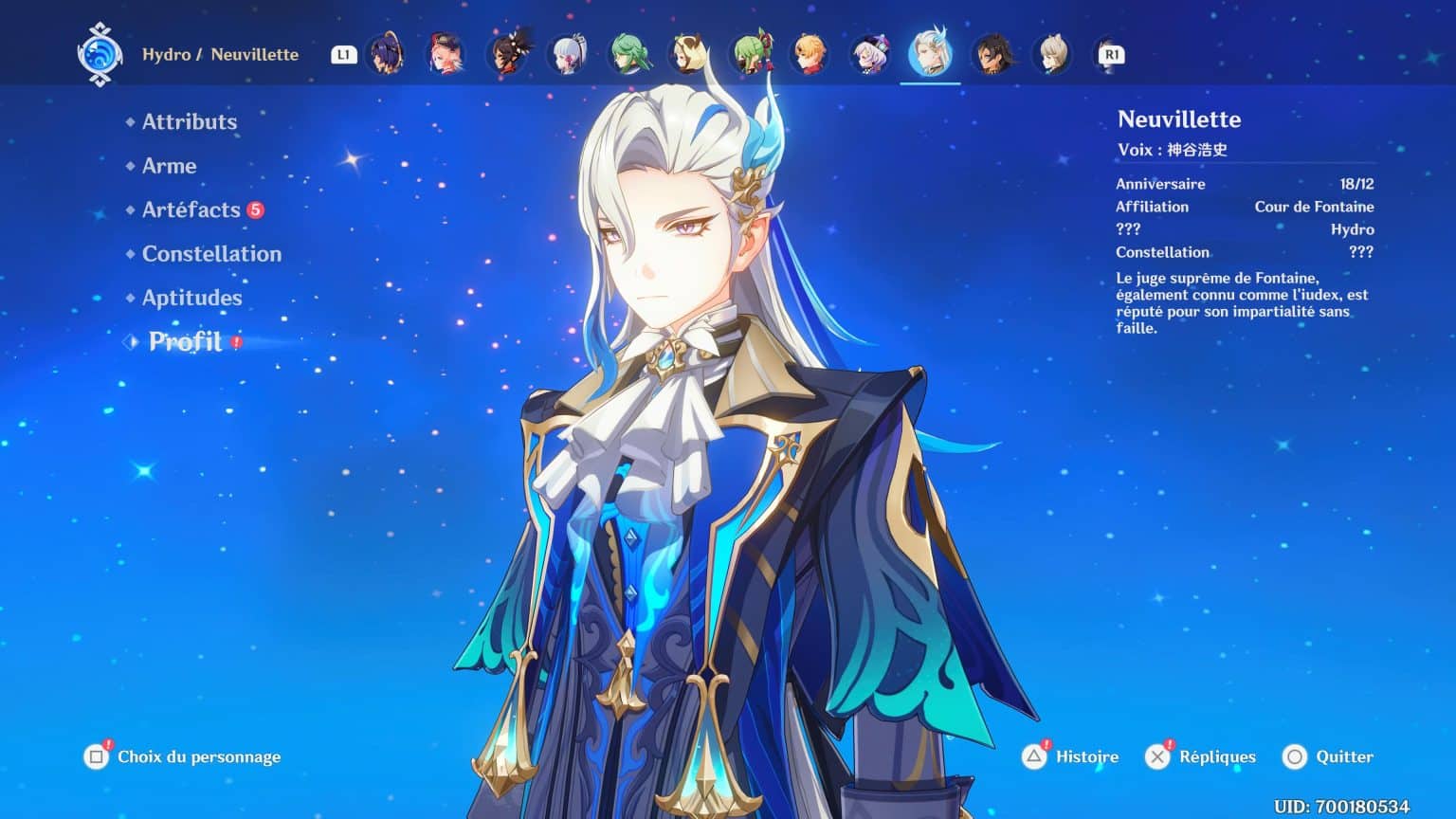Select Neuvillette's highlighted character avatar

[932, 54]
